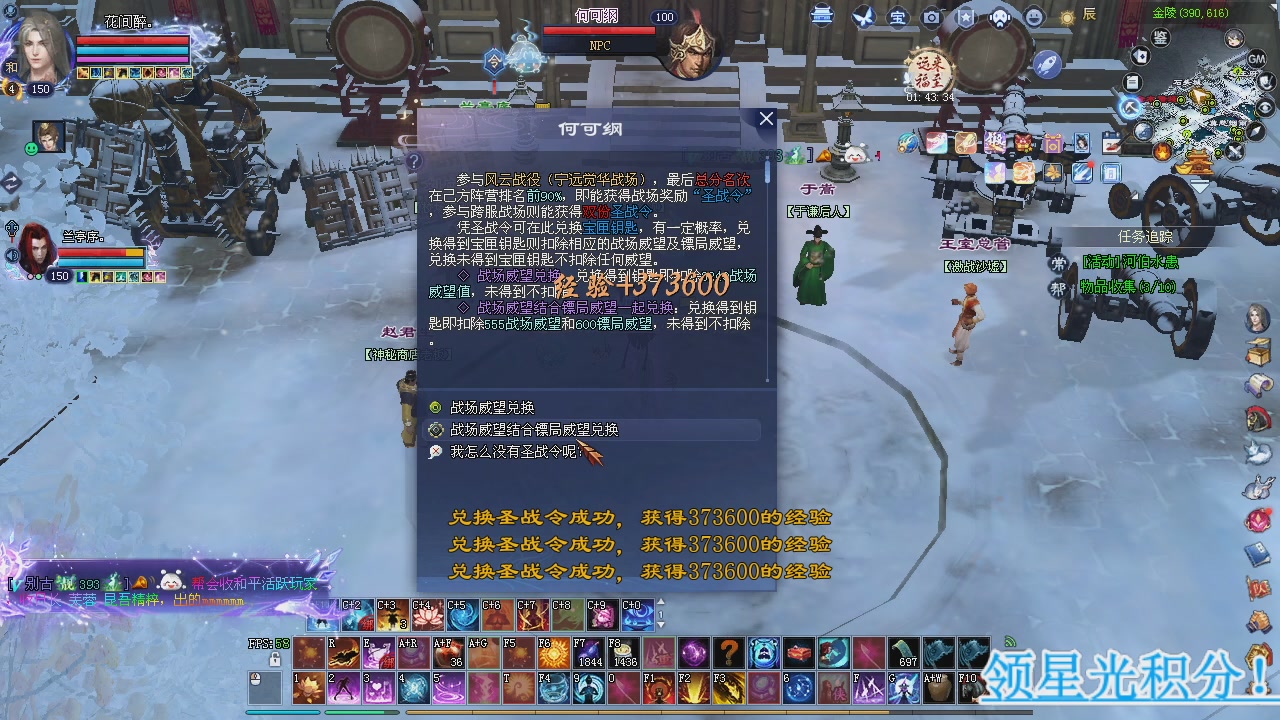The image size is (1280, 720).
Task: Open the smiley emote icon in the top bar
Action: click(1032, 16)
